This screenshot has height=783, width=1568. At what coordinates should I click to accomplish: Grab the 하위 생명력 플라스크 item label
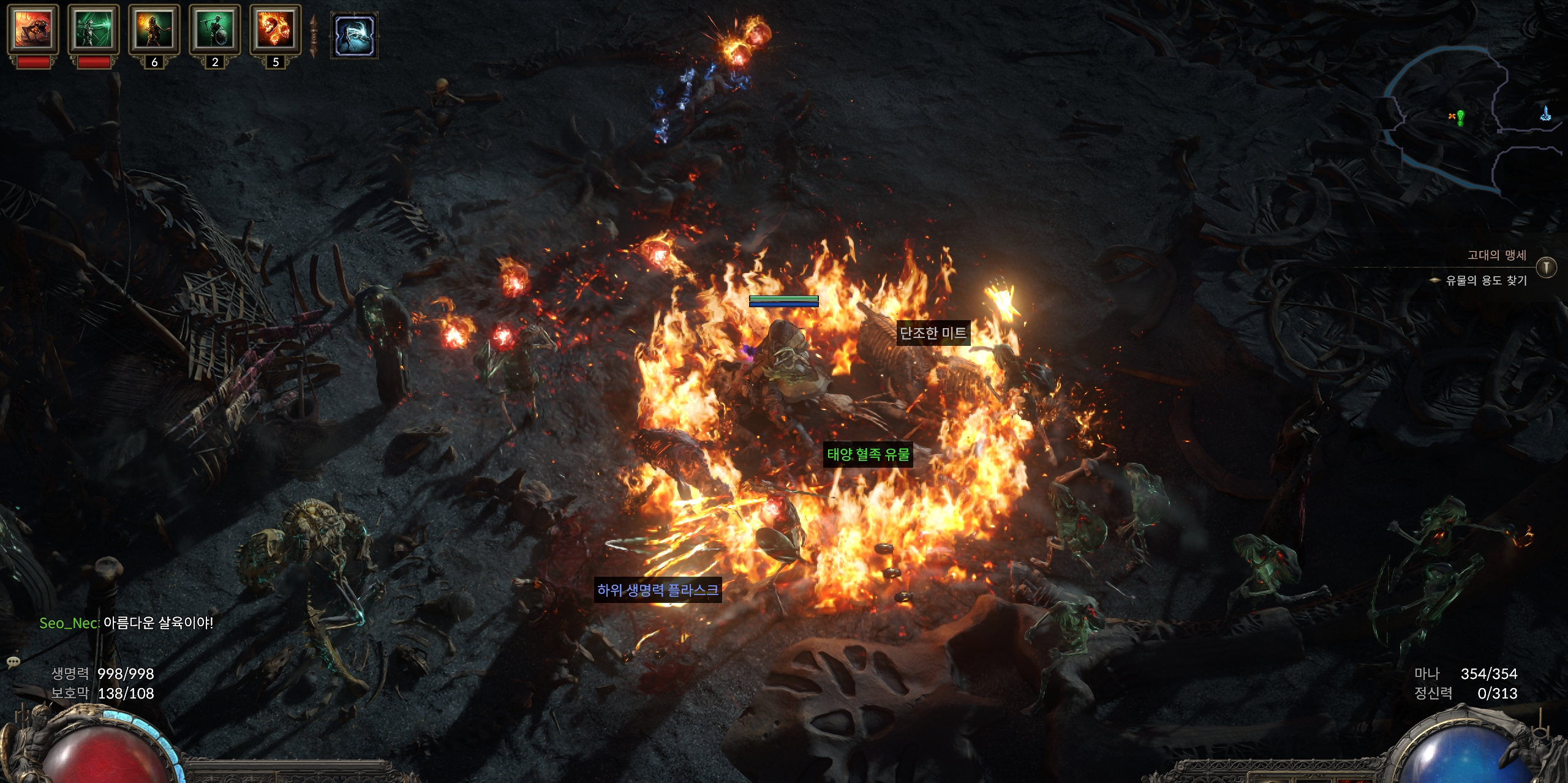tap(658, 590)
